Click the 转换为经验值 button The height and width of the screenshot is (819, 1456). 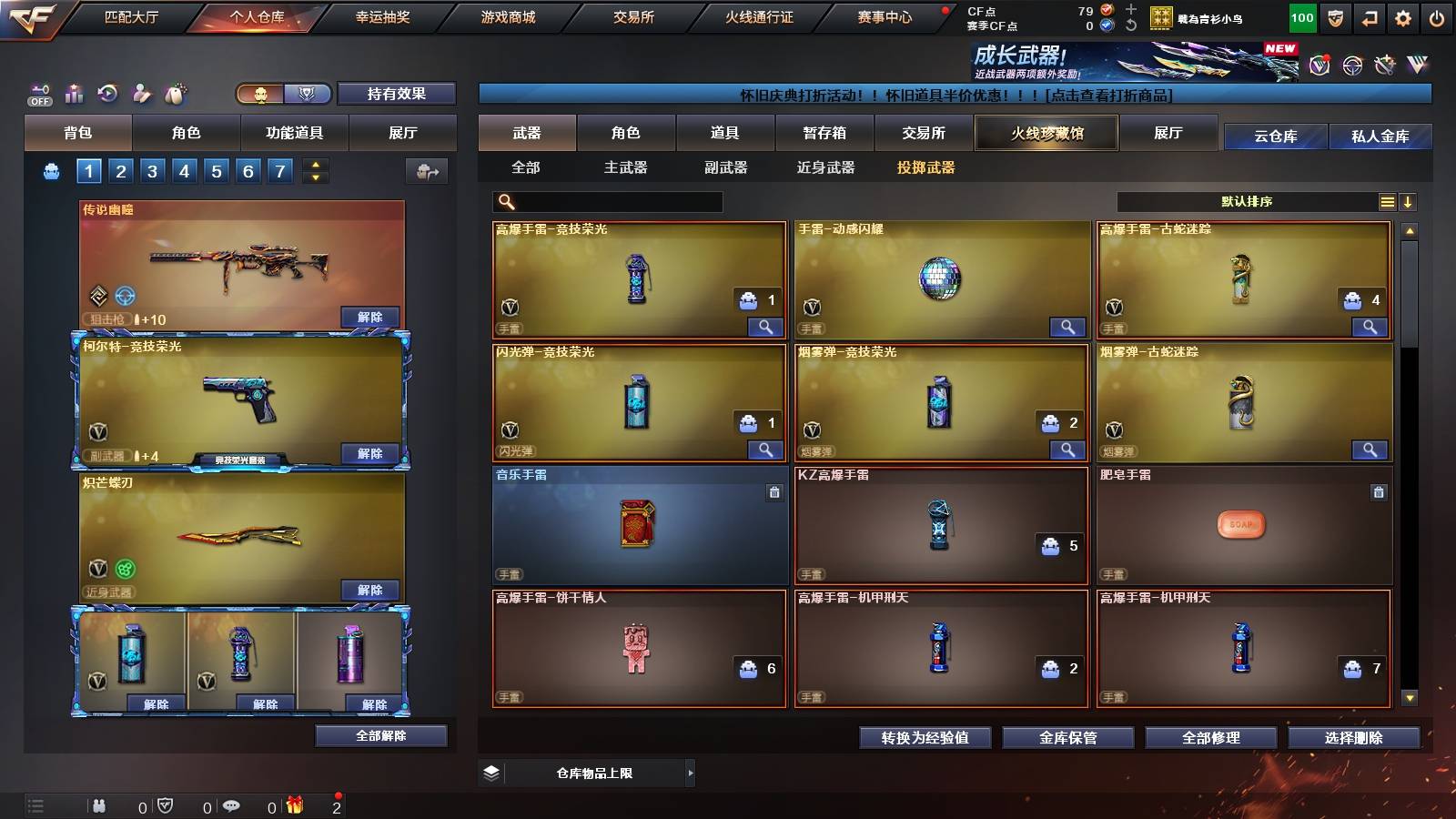pos(925,738)
